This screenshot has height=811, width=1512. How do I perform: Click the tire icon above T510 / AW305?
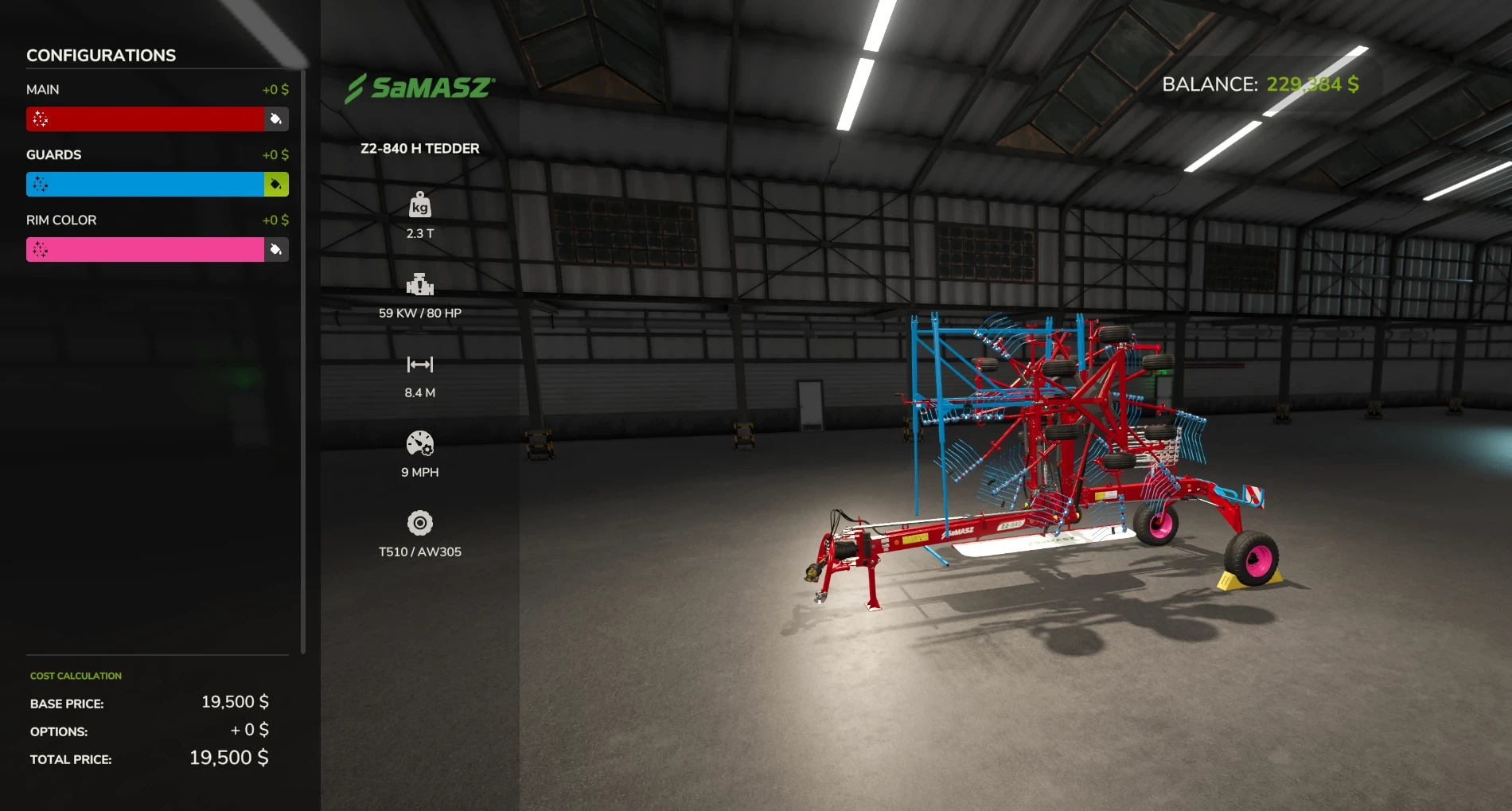point(420,524)
